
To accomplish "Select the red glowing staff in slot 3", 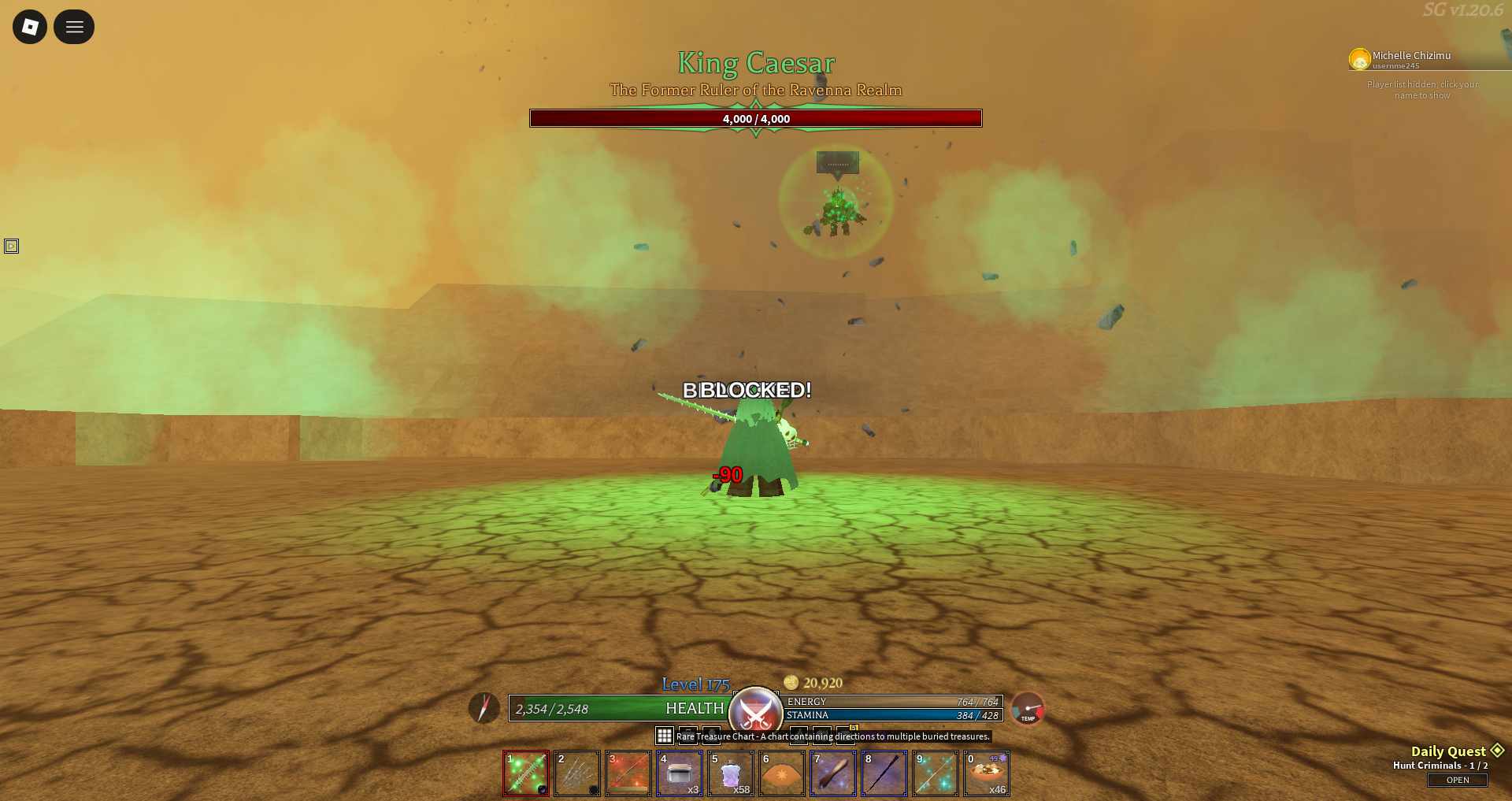I will [x=628, y=773].
